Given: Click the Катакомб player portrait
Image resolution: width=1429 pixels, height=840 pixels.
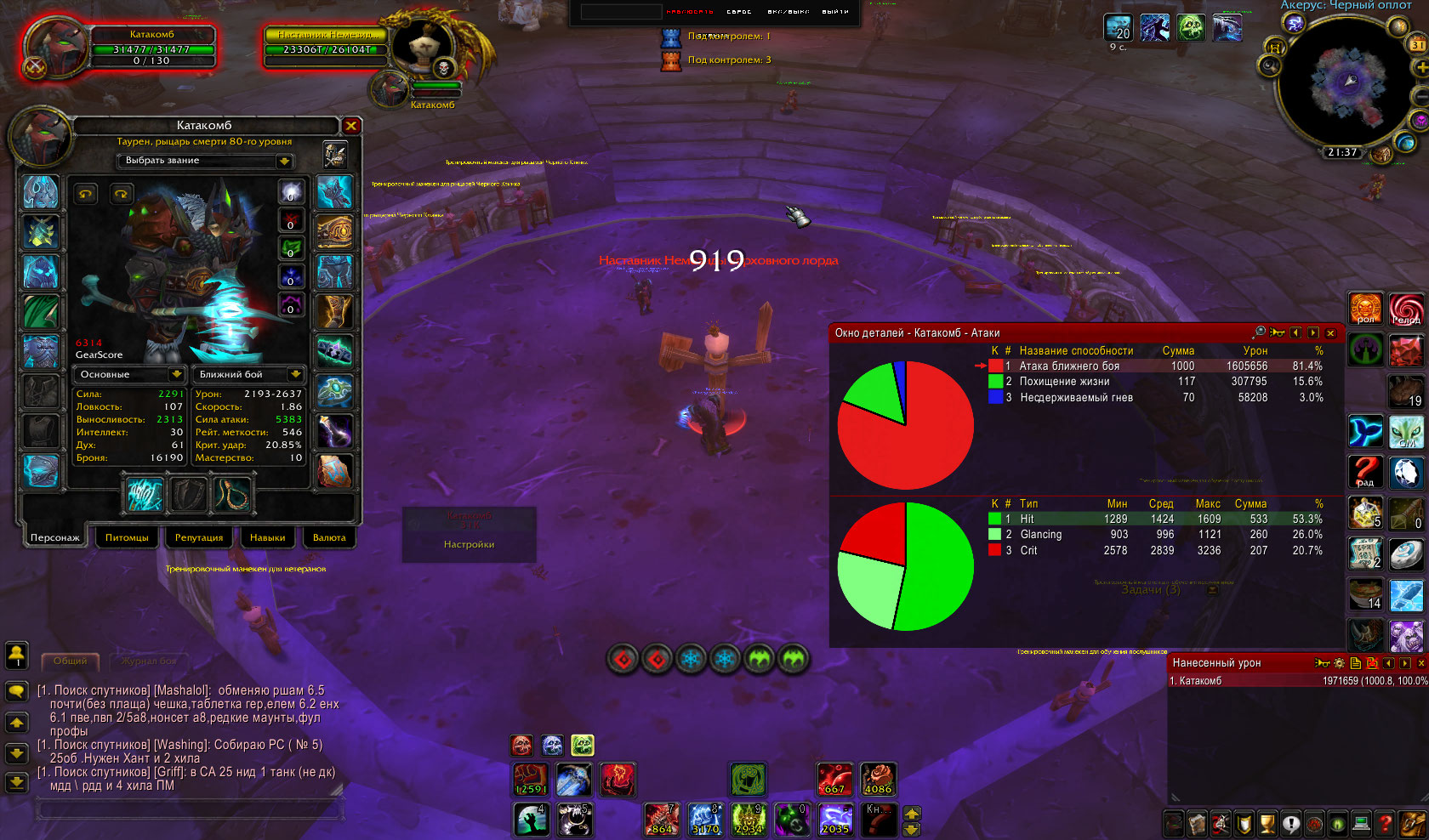Looking at the screenshot, I should click(x=54, y=47).
